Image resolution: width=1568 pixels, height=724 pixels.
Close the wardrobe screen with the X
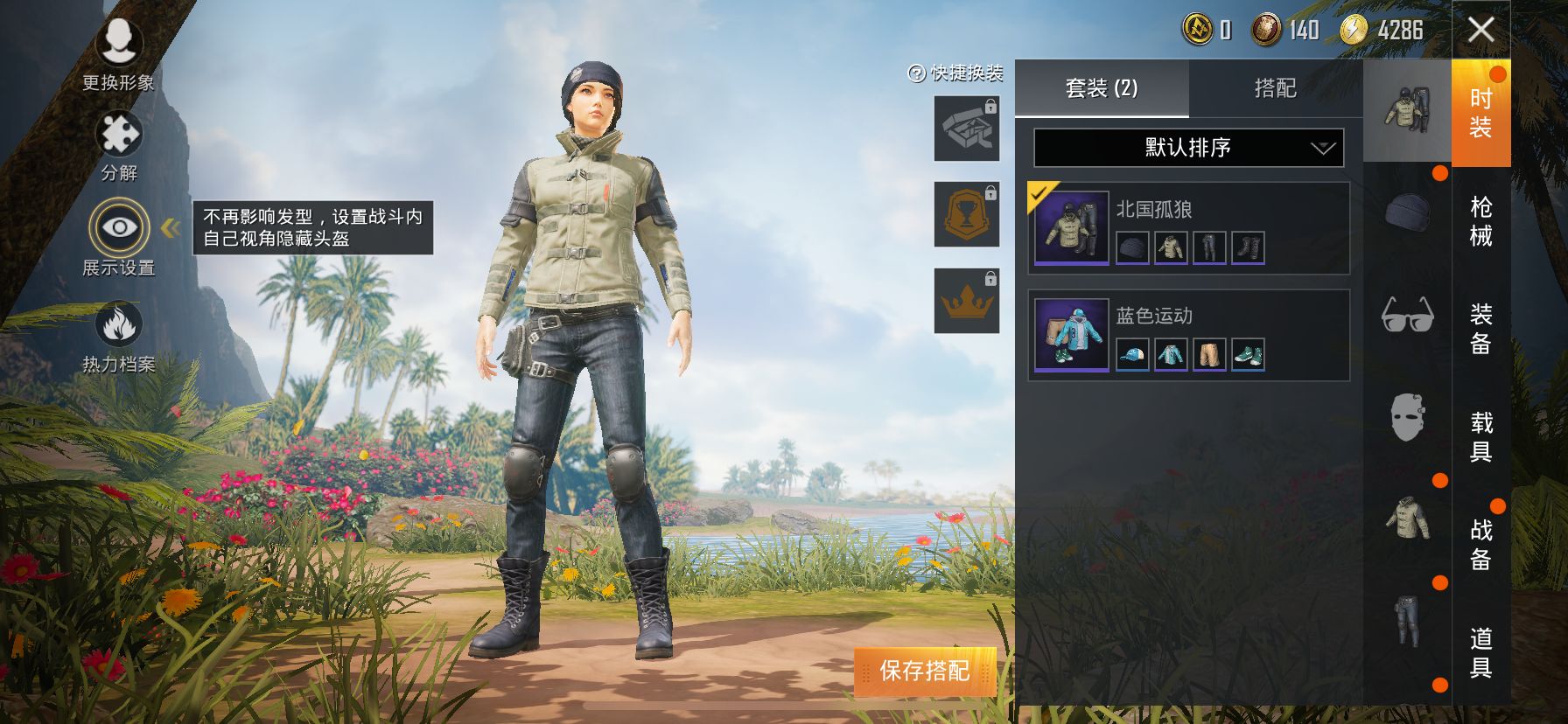tap(1480, 30)
